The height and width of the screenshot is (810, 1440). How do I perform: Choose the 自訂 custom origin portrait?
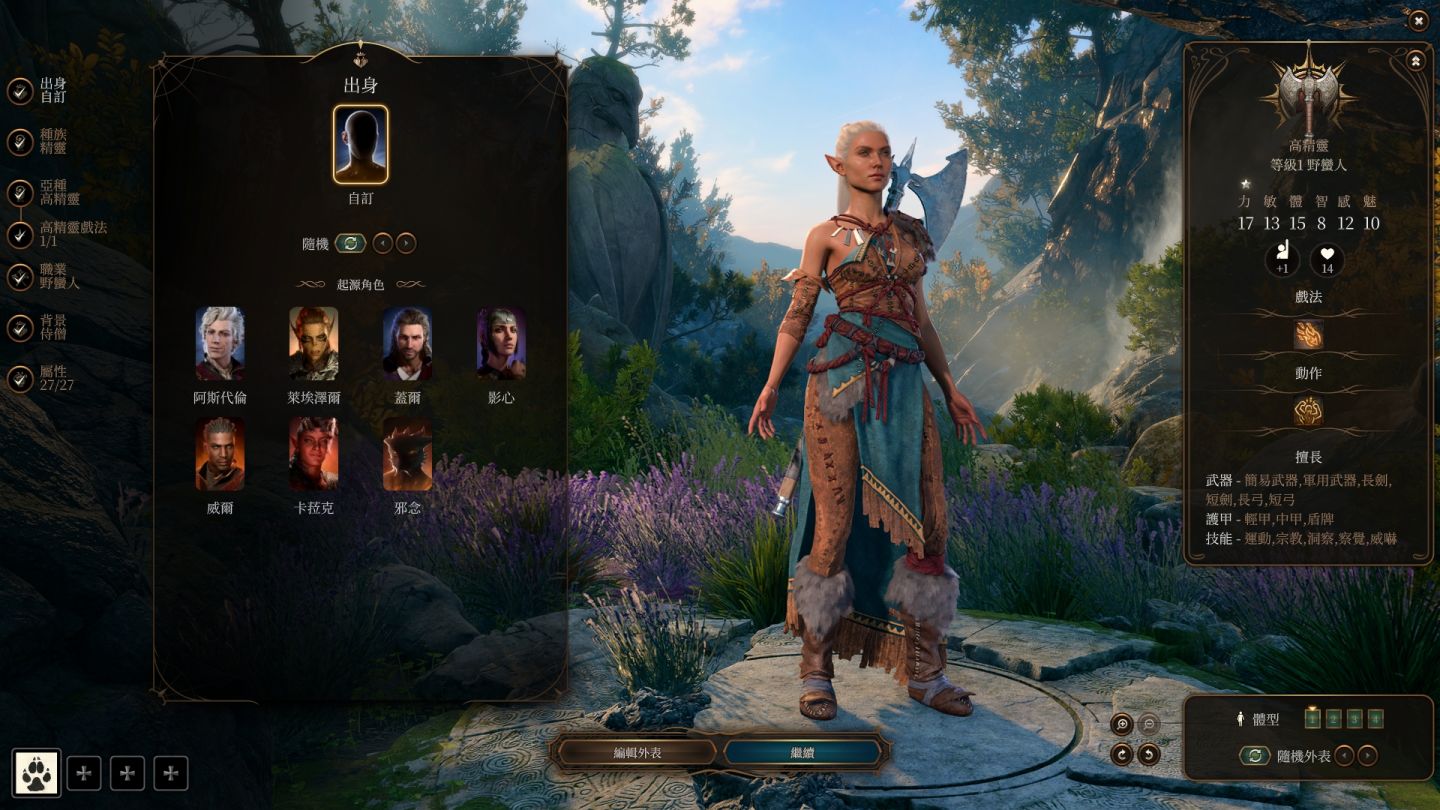[360, 145]
